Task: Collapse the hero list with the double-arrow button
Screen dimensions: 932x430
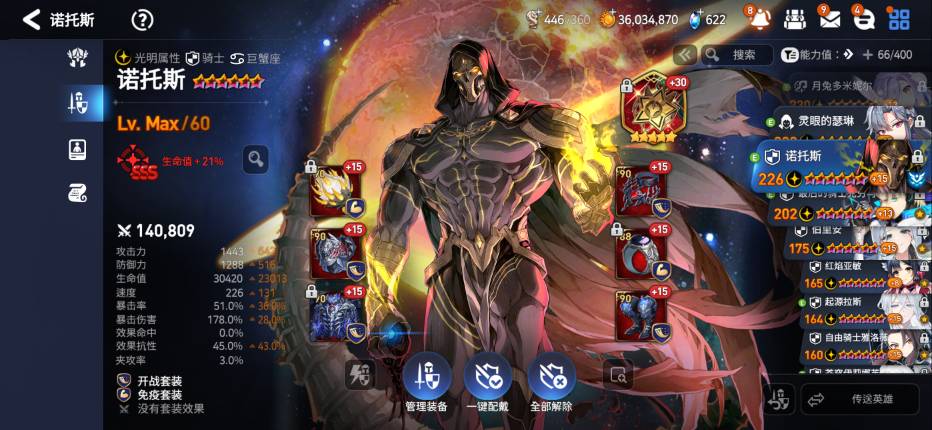Action: (x=684, y=54)
